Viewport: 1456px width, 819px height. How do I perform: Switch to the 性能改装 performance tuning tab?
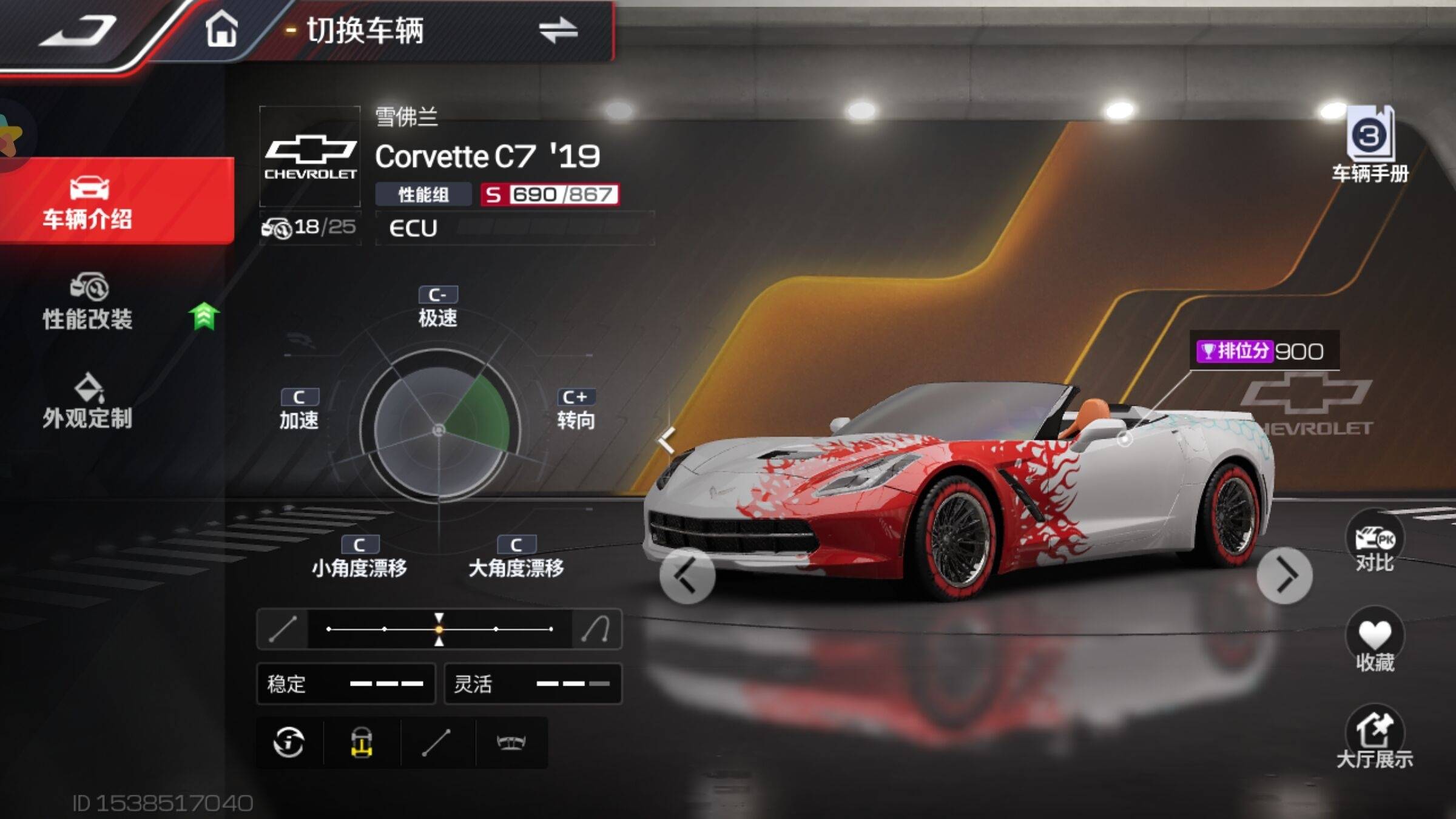[x=88, y=302]
